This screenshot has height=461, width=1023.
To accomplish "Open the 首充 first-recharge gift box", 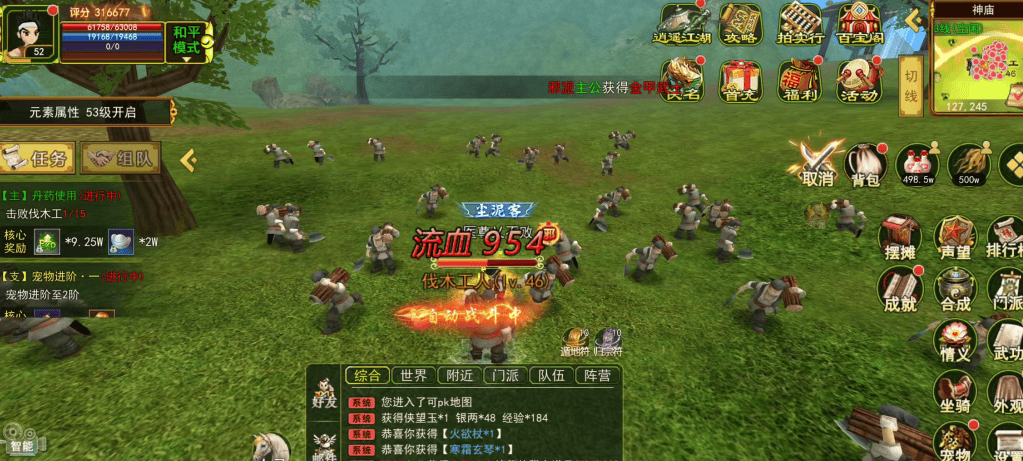I will tap(741, 80).
